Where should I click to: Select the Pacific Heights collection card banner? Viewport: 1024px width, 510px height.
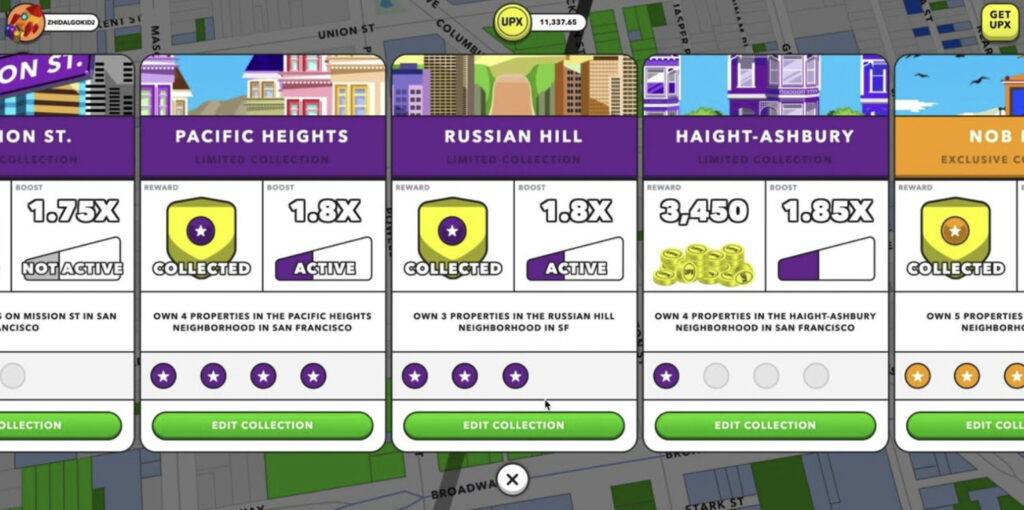[262, 136]
